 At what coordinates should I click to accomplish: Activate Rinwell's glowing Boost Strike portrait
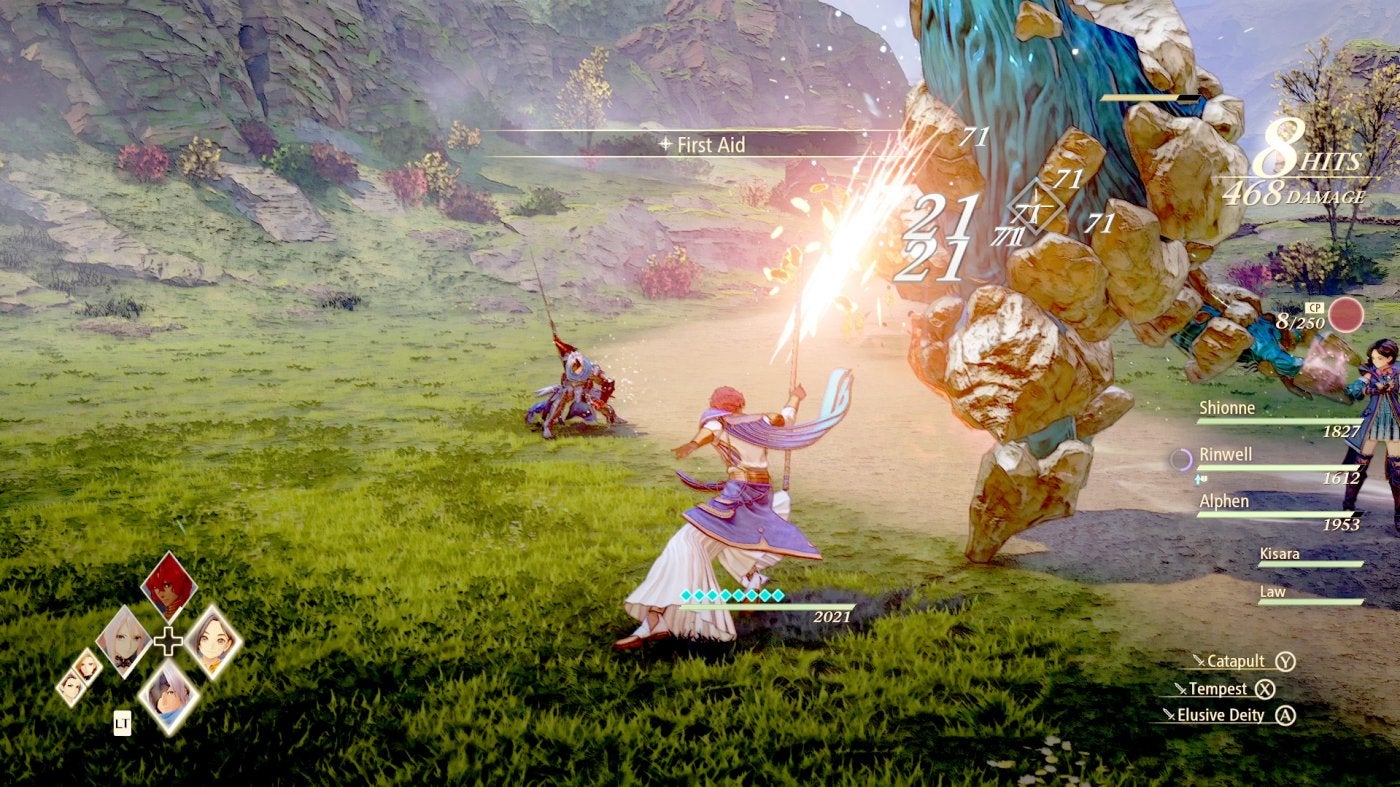coord(213,642)
